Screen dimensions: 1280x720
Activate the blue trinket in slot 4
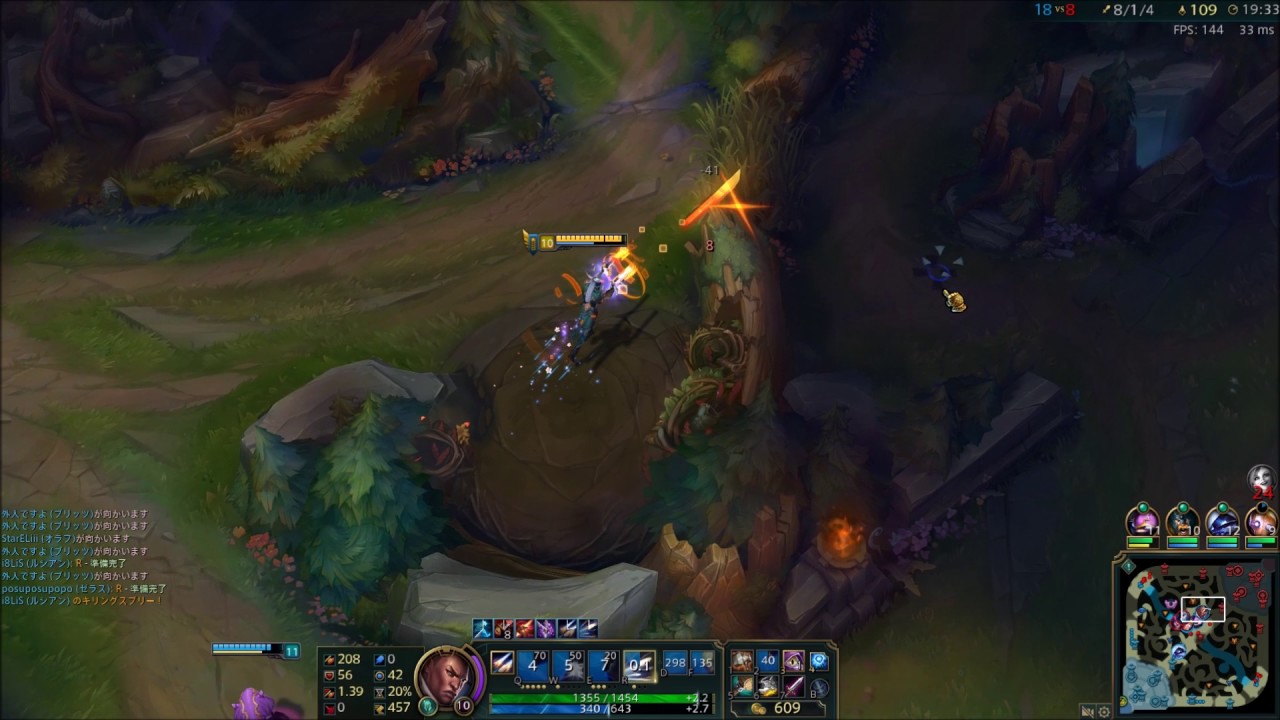[x=819, y=660]
